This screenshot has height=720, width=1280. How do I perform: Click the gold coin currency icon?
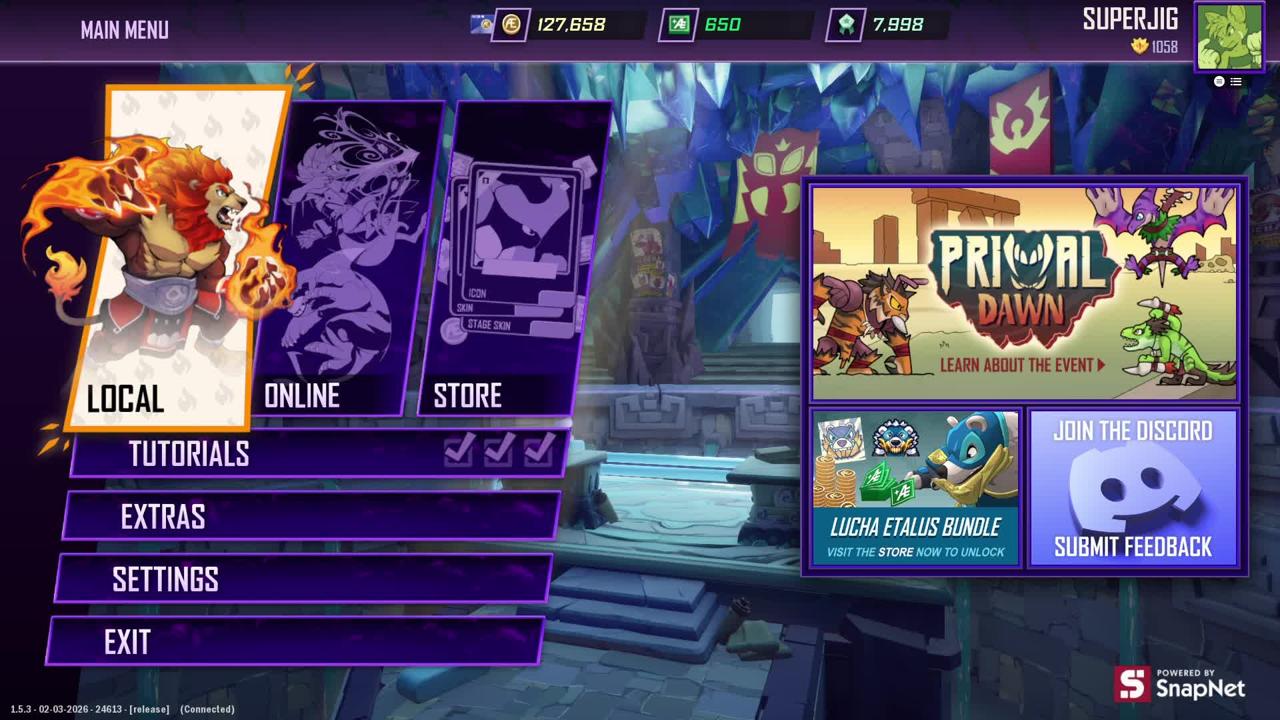[511, 25]
